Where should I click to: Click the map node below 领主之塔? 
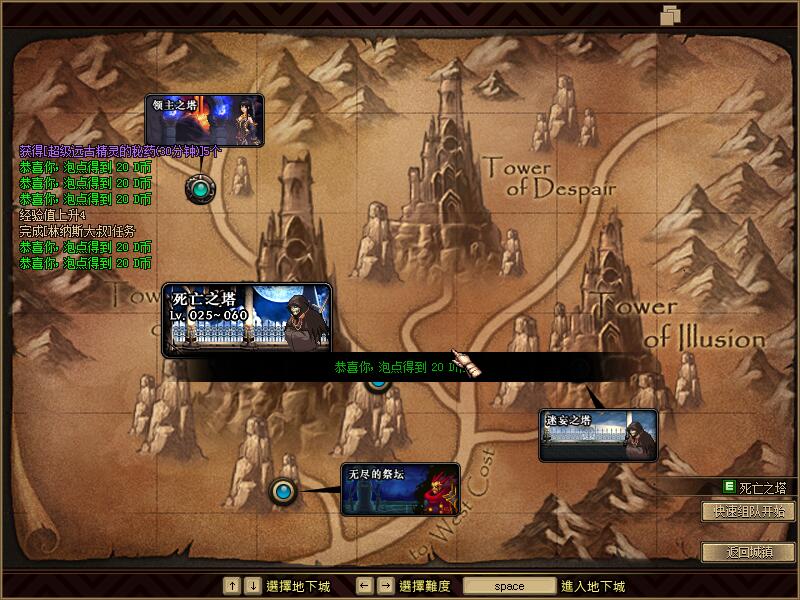pyautogui.click(x=201, y=187)
